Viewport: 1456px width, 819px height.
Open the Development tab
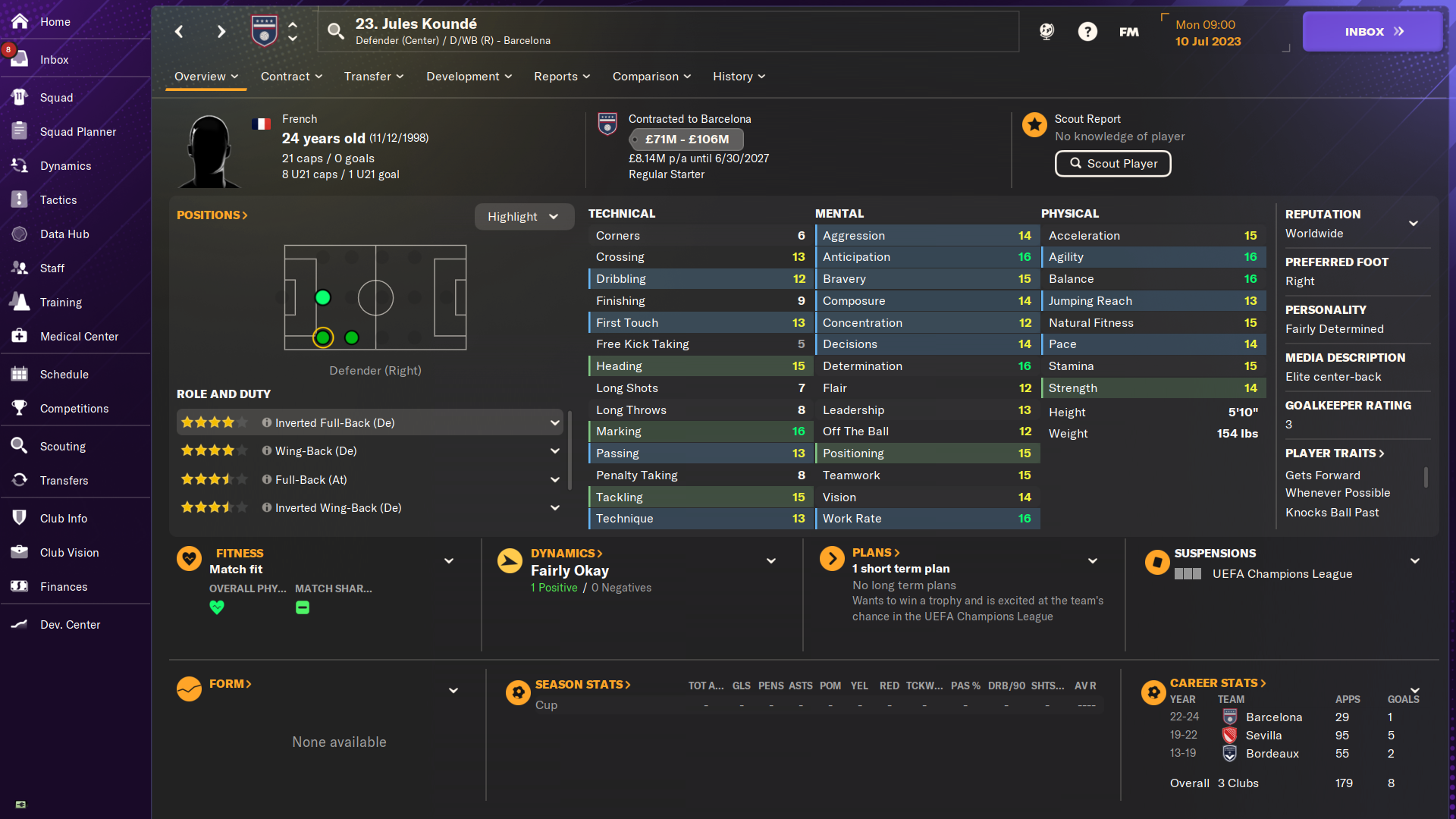pos(469,77)
